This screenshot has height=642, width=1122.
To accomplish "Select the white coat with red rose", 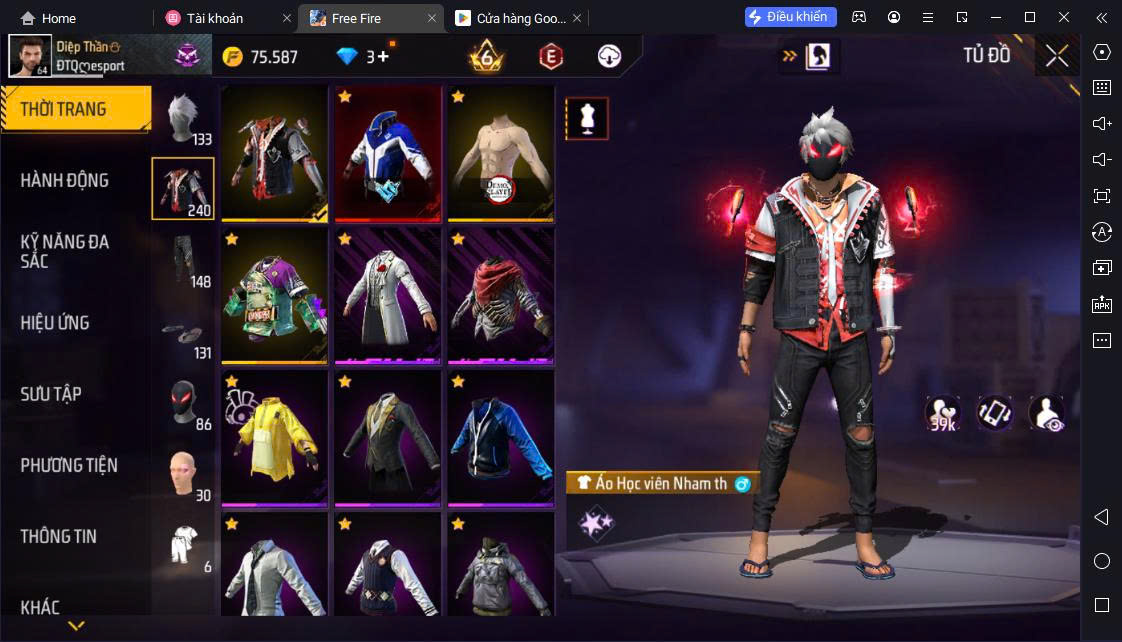I will pos(387,294).
